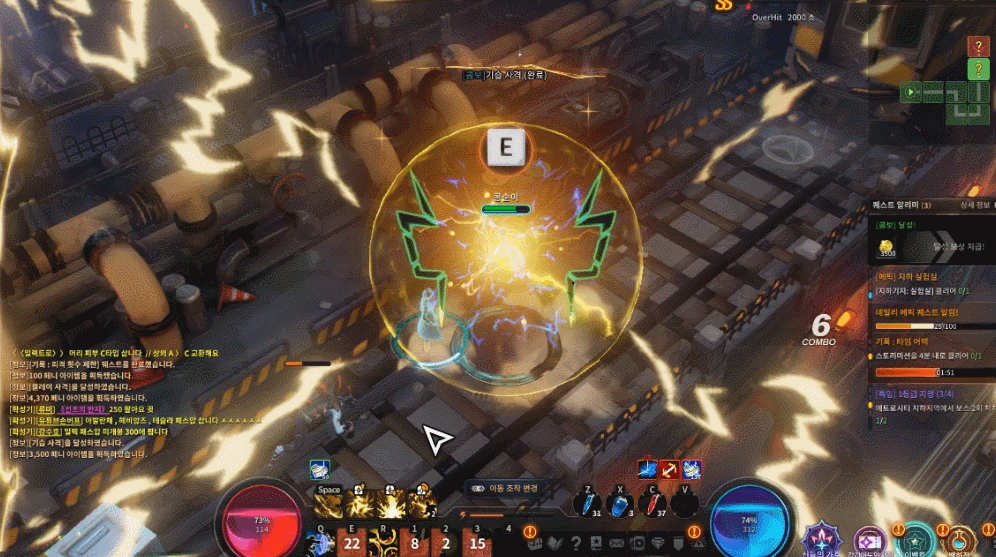The width and height of the screenshot is (996, 557).
Task: Open the 이벤트 star event icon
Action: 914,540
